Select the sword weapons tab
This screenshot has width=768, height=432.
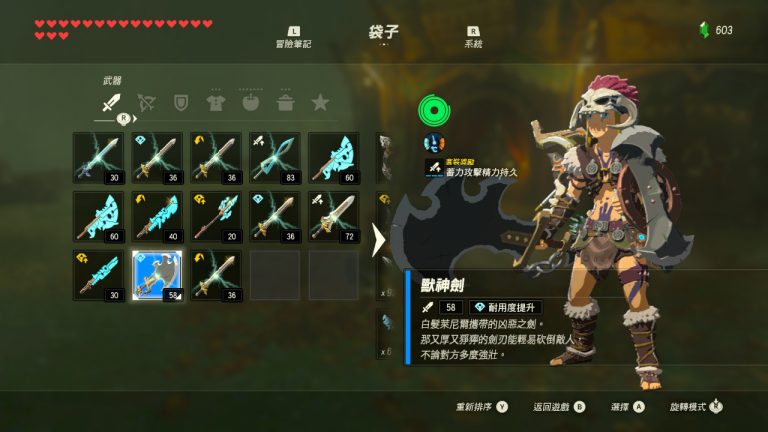[111, 101]
